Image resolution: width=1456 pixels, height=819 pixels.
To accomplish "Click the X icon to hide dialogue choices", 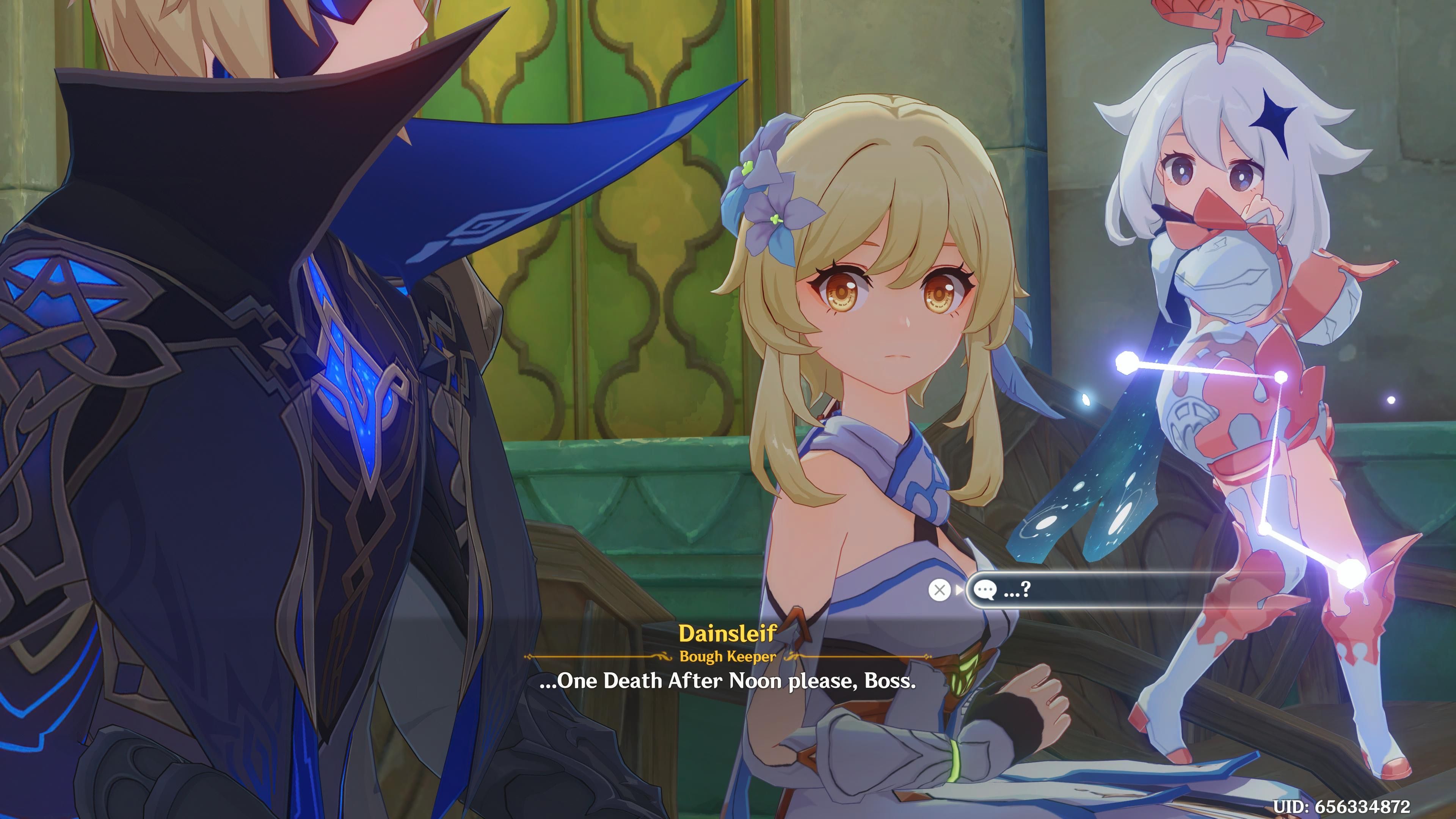I will [940, 590].
